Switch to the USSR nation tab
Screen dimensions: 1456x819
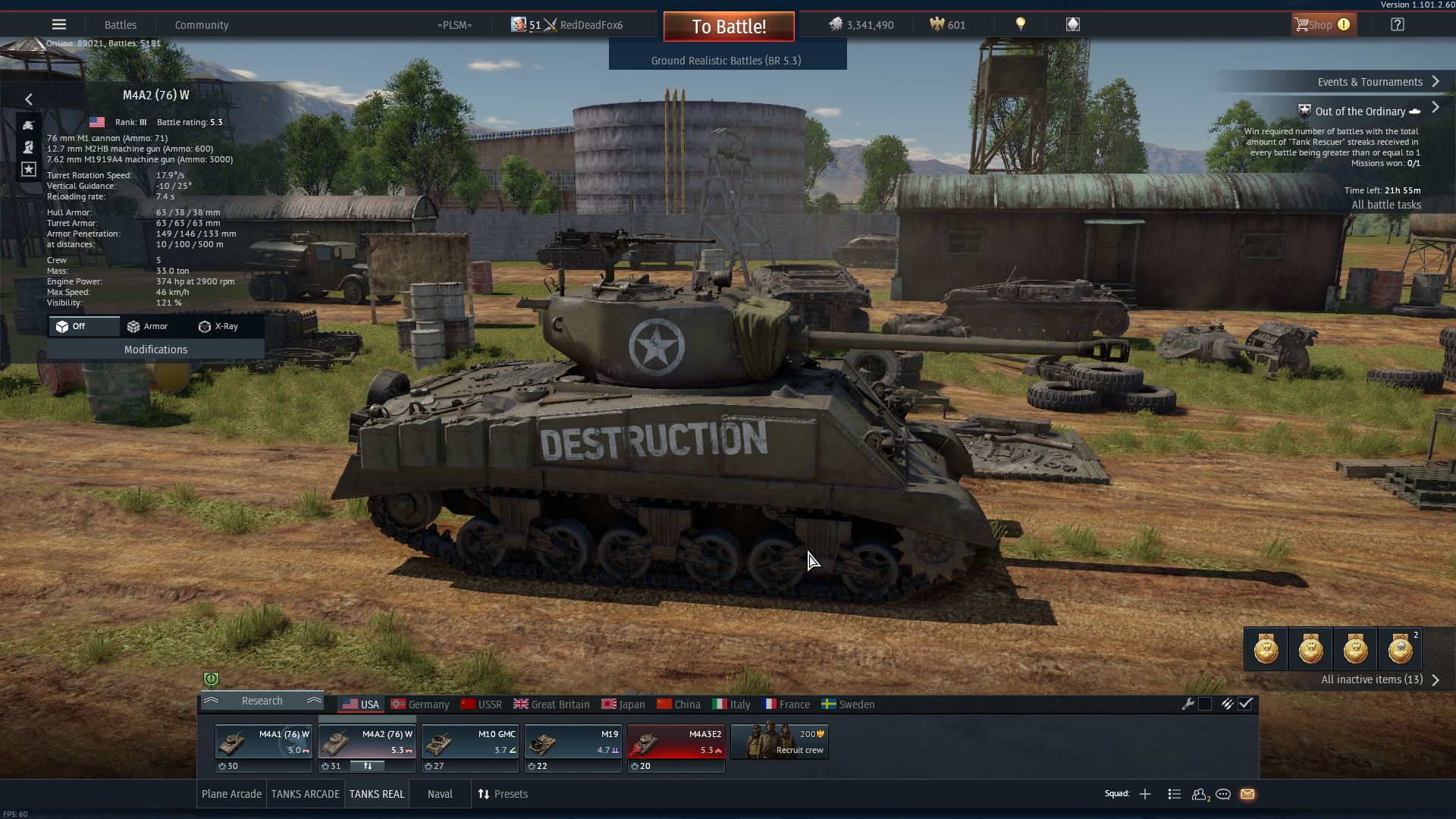(x=482, y=704)
